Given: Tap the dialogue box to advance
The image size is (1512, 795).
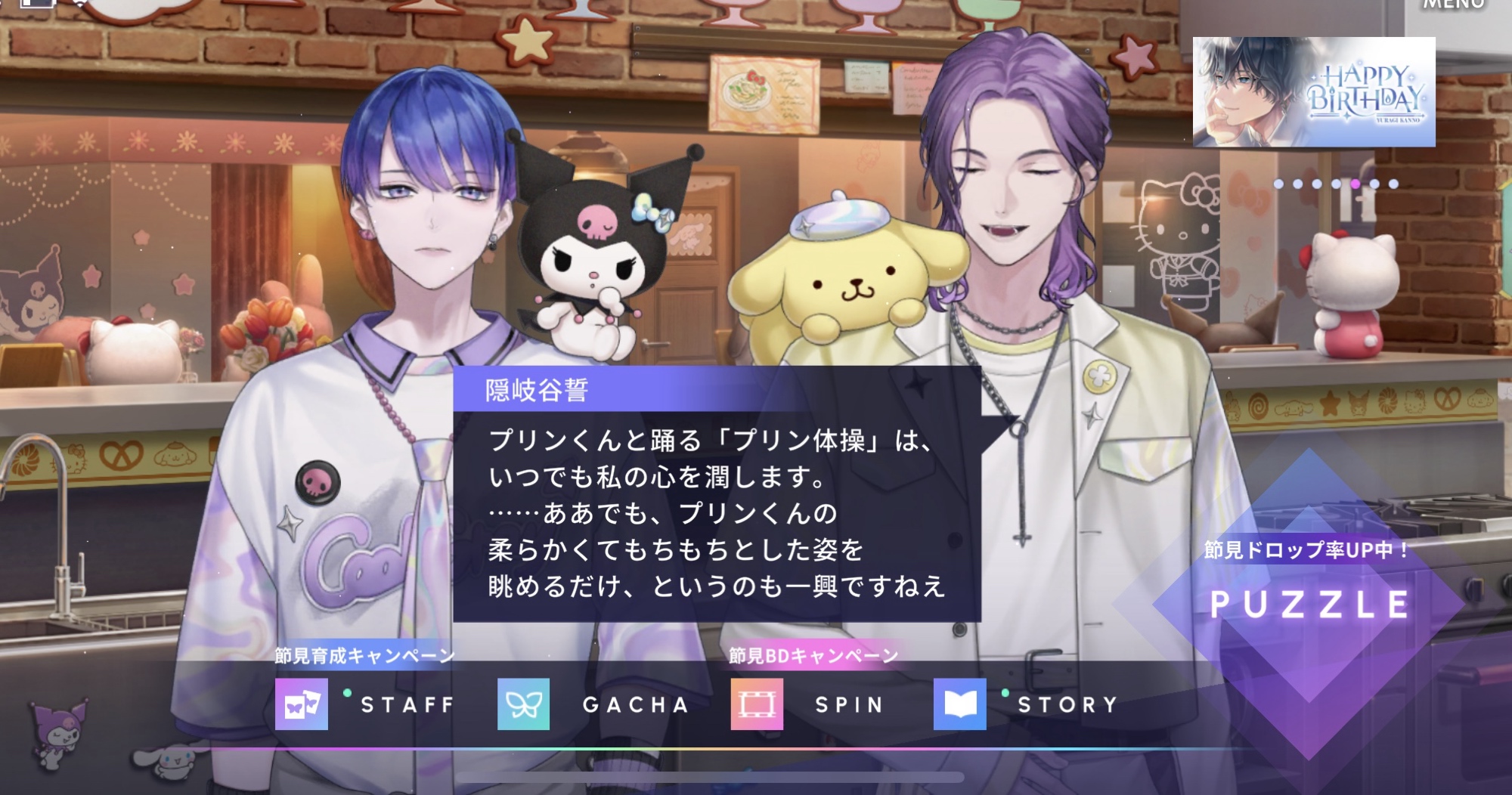Looking at the screenshot, I should click(716, 514).
